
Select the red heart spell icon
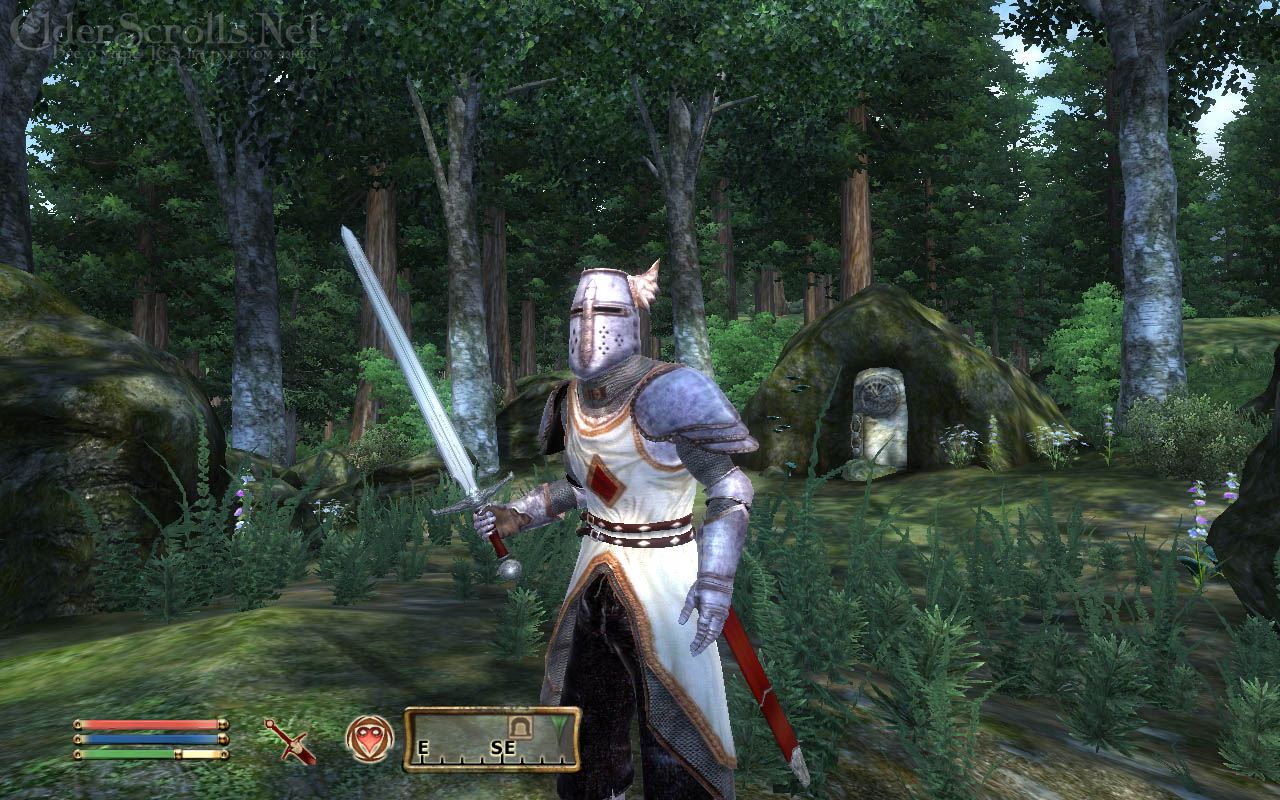369,739
